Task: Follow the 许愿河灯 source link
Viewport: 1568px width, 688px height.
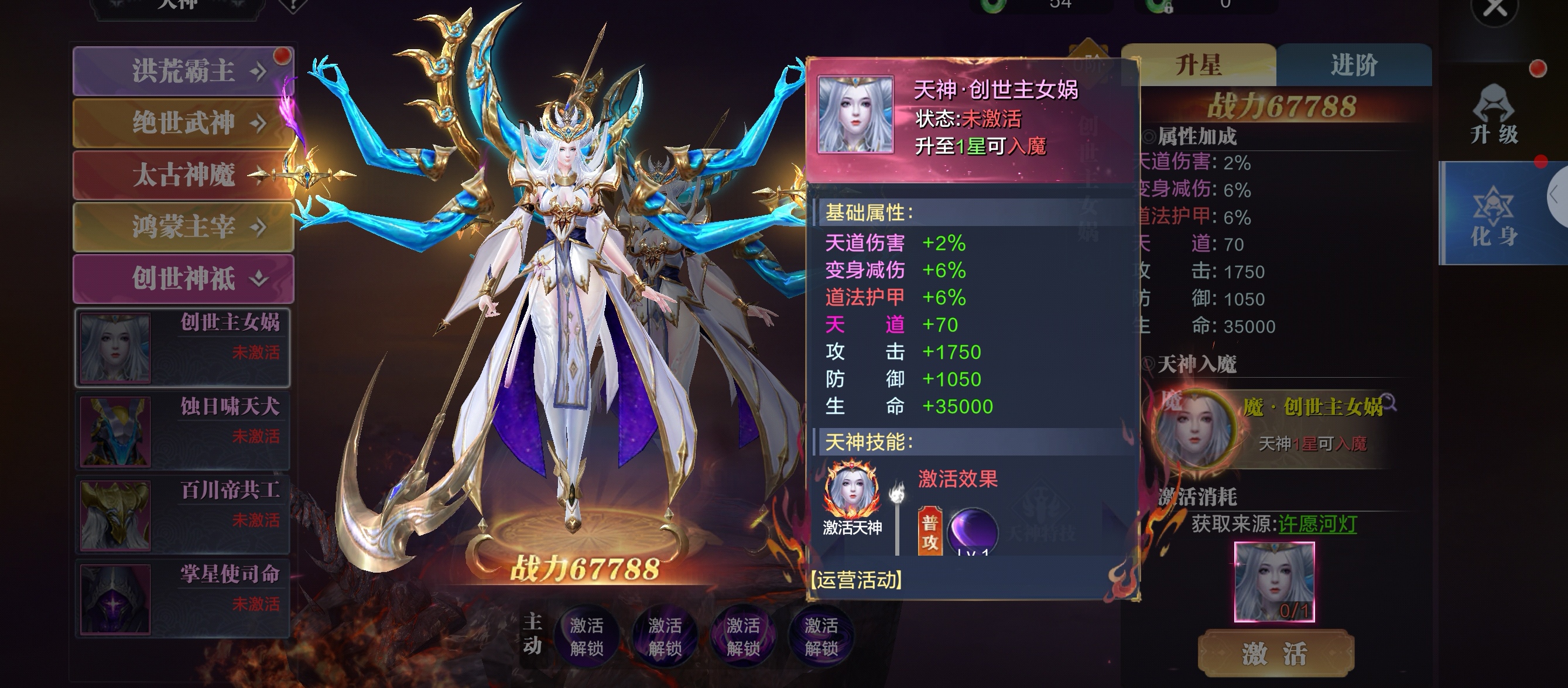Action: [1317, 524]
